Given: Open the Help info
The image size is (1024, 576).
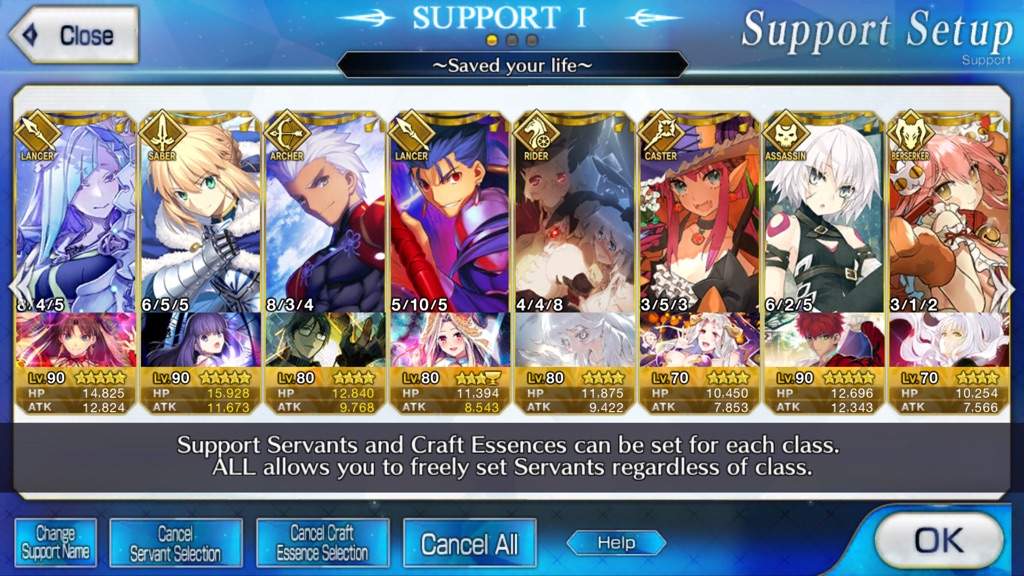Looking at the screenshot, I should (616, 543).
